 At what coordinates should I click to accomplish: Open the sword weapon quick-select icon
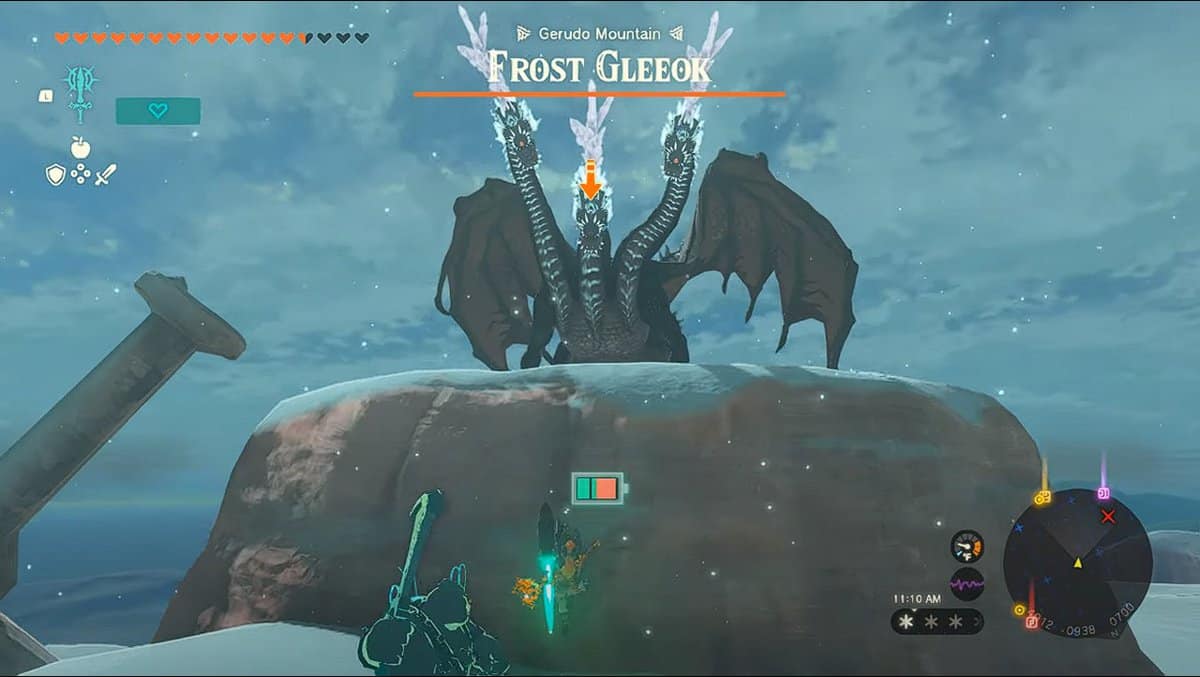tap(106, 175)
